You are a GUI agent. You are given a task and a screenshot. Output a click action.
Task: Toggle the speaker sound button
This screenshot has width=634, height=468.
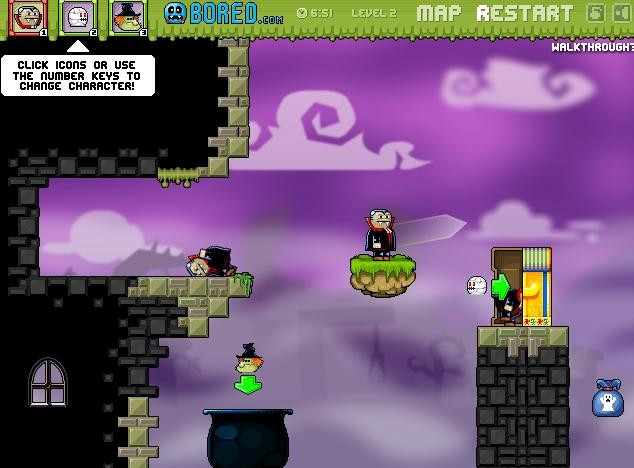pyautogui.click(x=620, y=13)
